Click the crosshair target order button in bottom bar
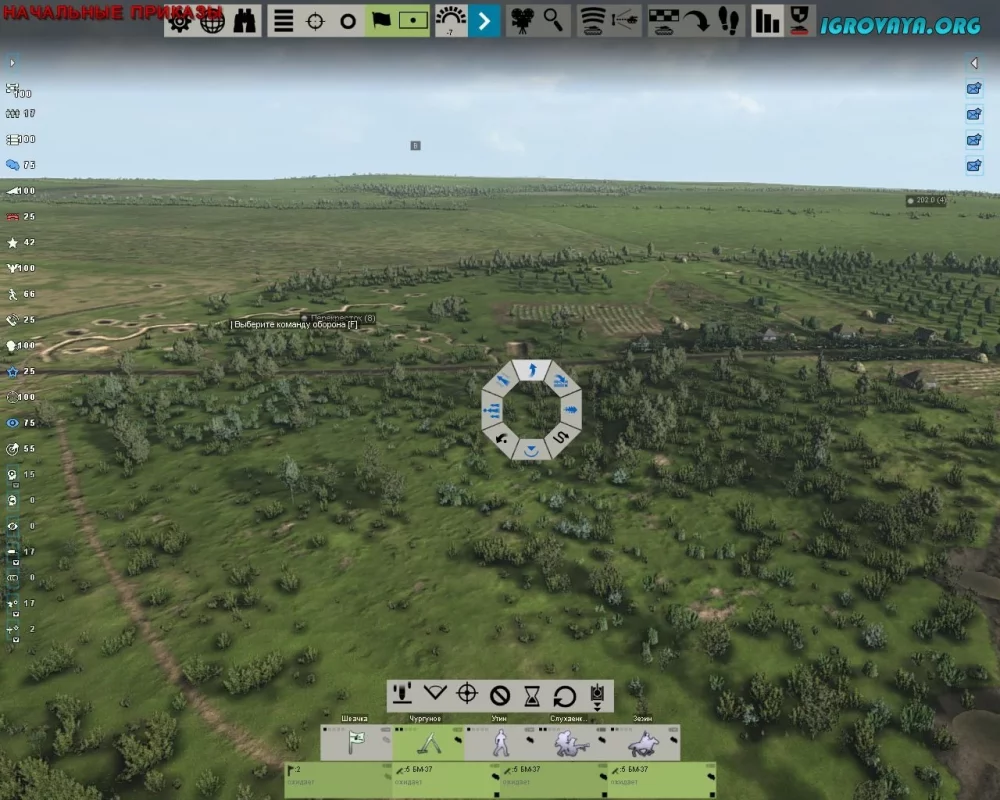The width and height of the screenshot is (1000, 800). pyautogui.click(x=467, y=695)
